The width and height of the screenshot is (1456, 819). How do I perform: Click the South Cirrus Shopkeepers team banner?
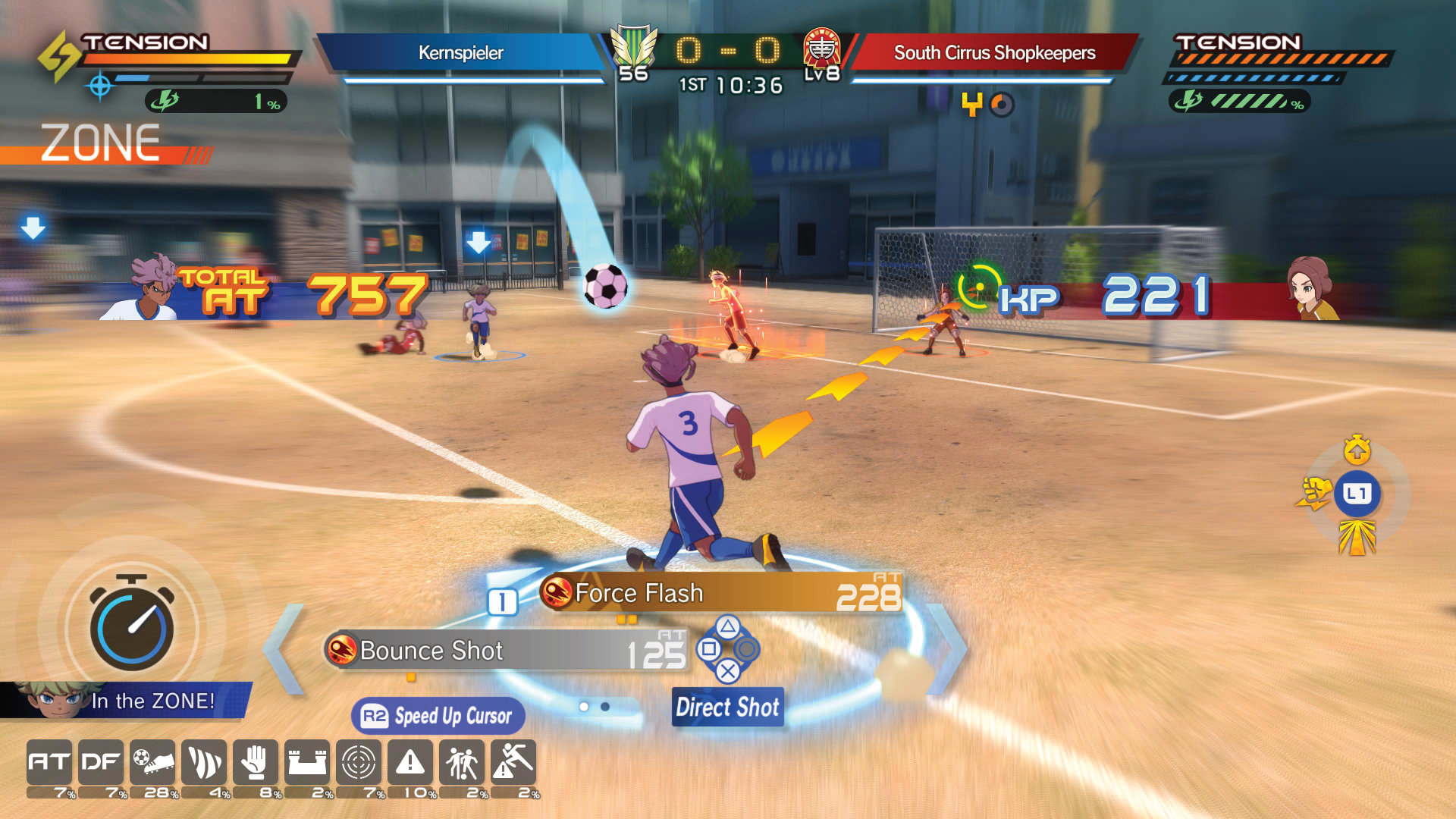click(x=994, y=53)
